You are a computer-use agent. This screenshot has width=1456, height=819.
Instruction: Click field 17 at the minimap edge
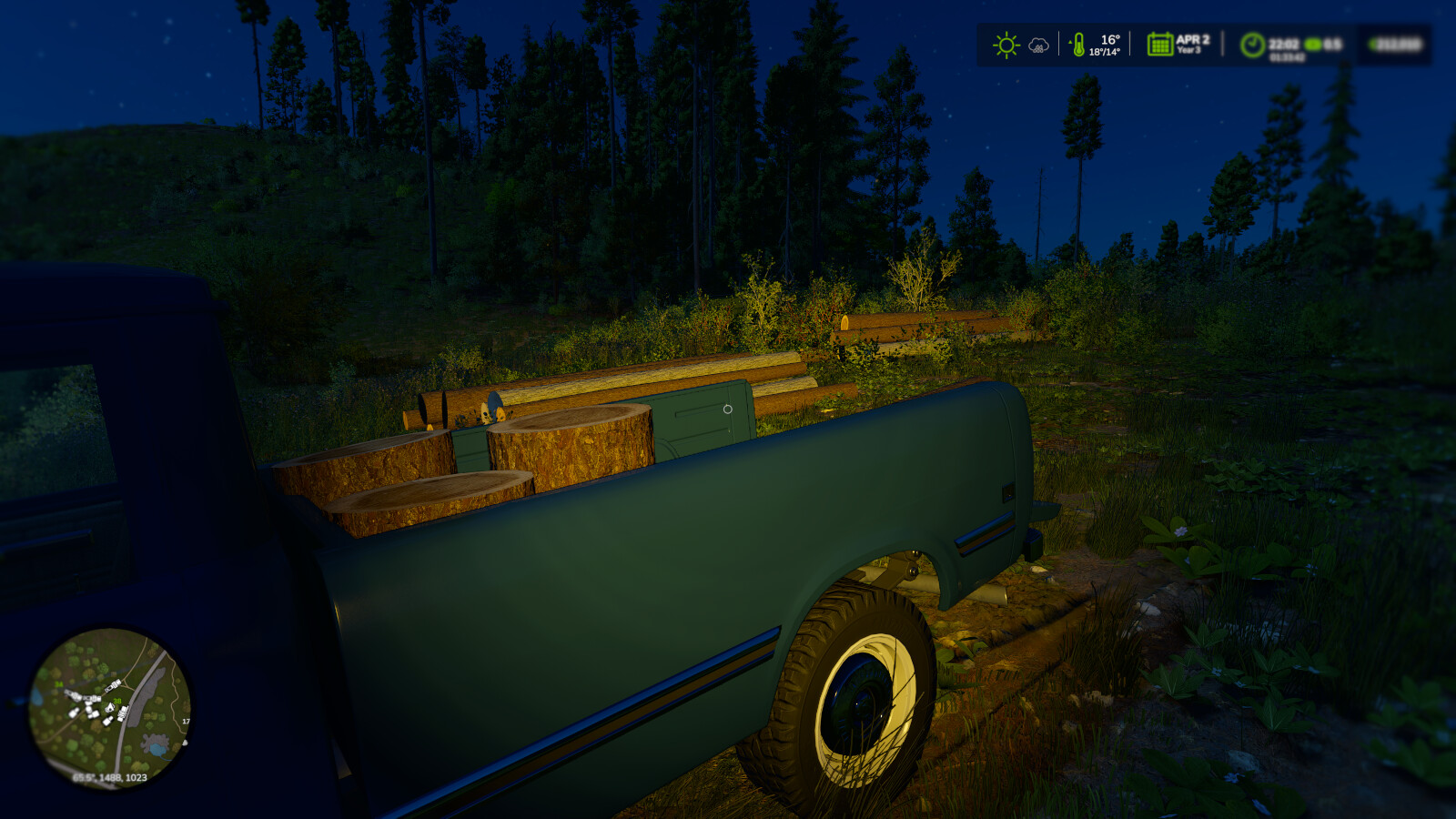pyautogui.click(x=186, y=722)
